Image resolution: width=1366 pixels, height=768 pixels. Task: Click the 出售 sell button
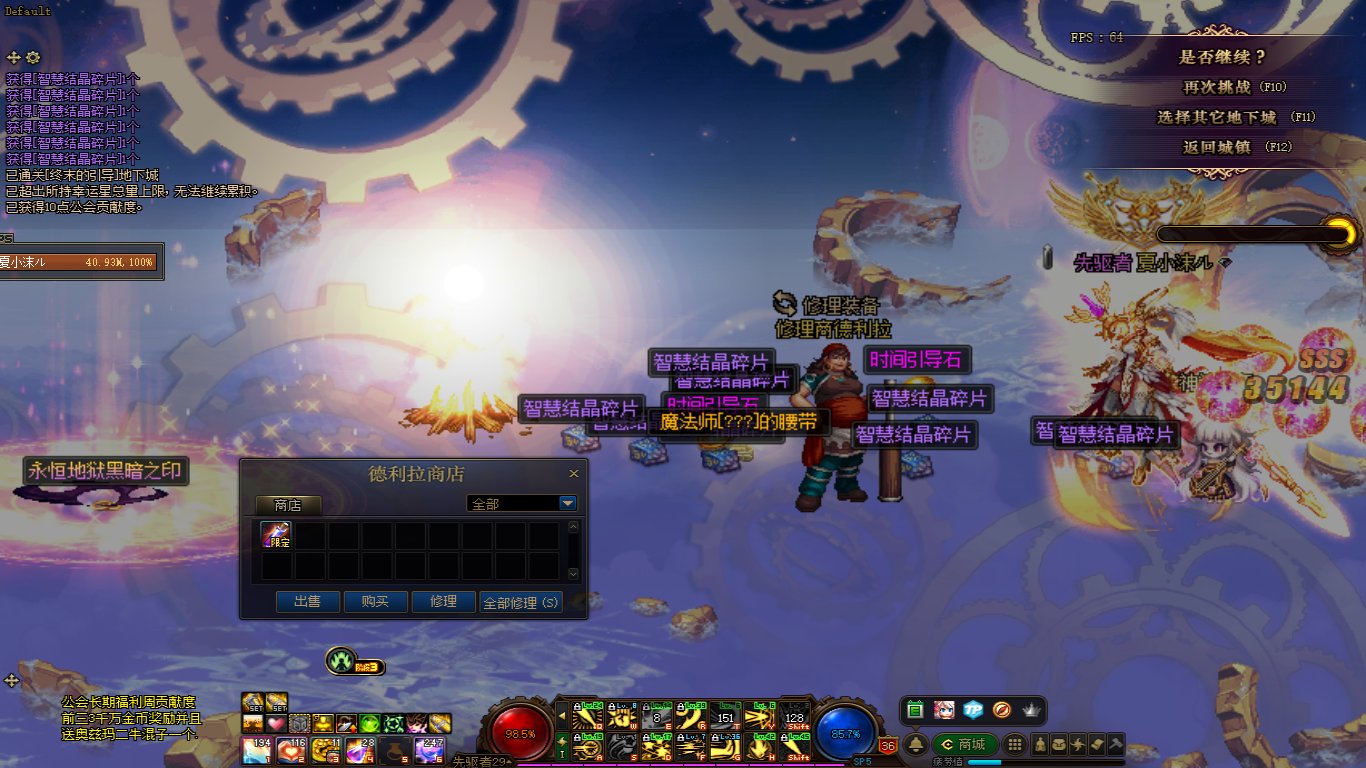click(x=308, y=602)
